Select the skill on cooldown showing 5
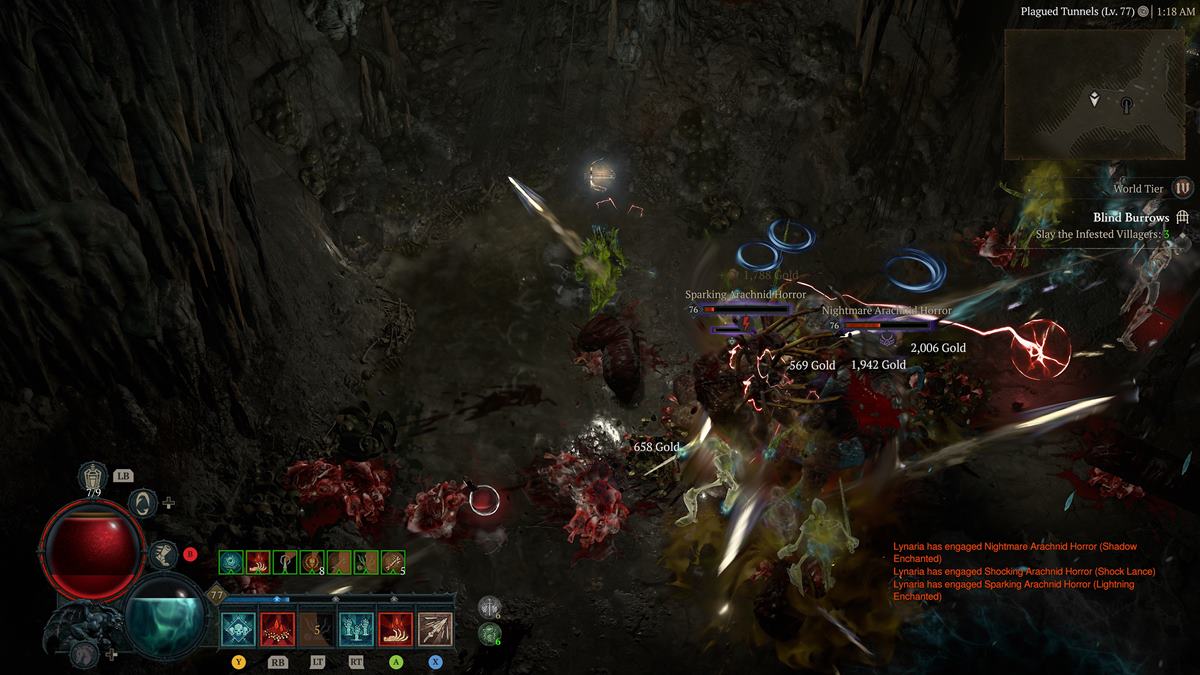Image resolution: width=1200 pixels, height=675 pixels. click(317, 629)
